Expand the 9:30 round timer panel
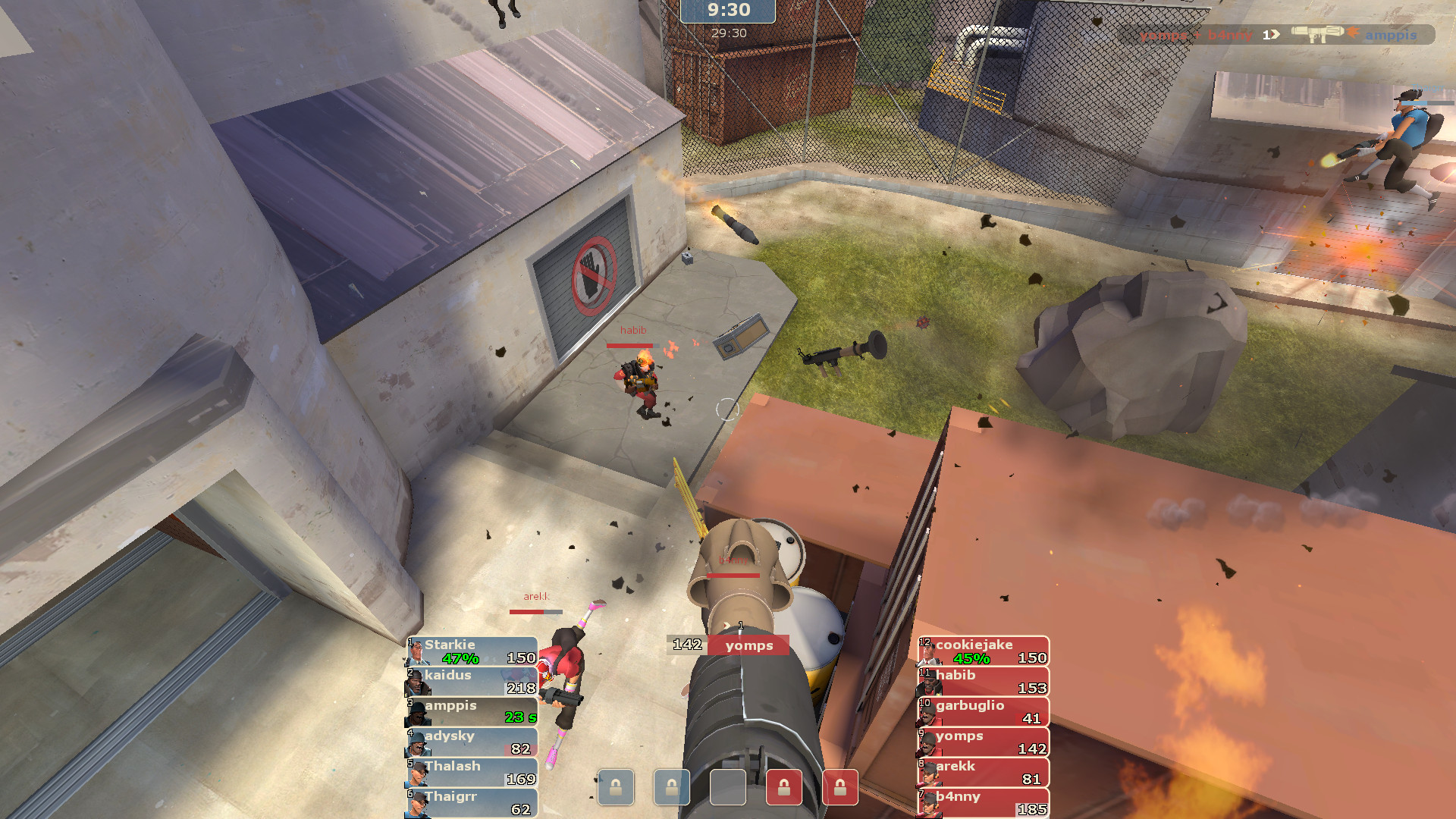Screen dimensions: 1456x819 tap(726, 11)
